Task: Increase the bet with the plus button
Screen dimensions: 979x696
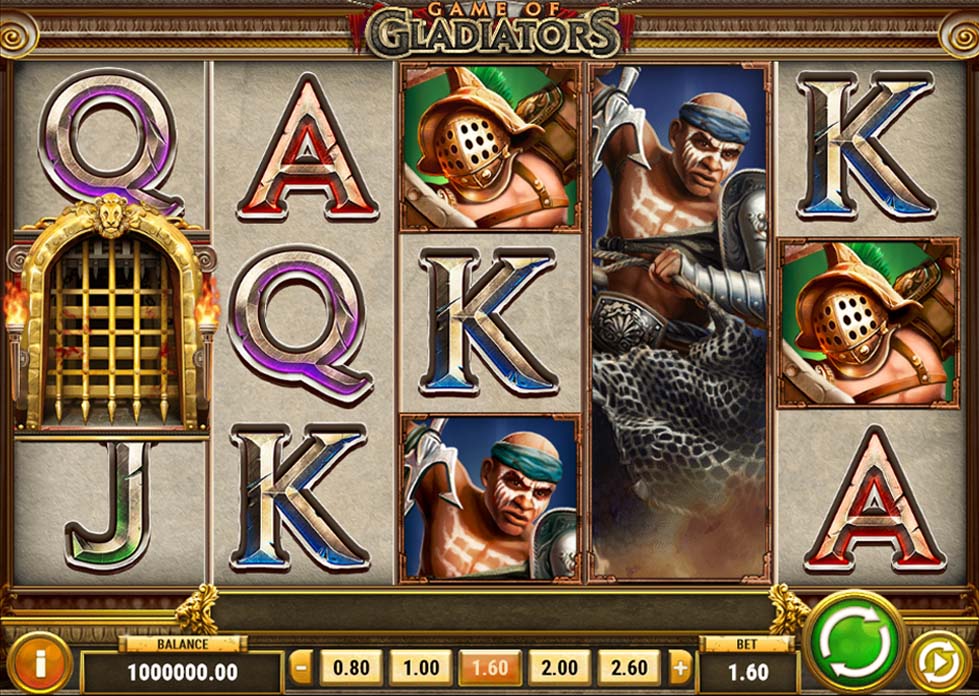Action: [679, 667]
